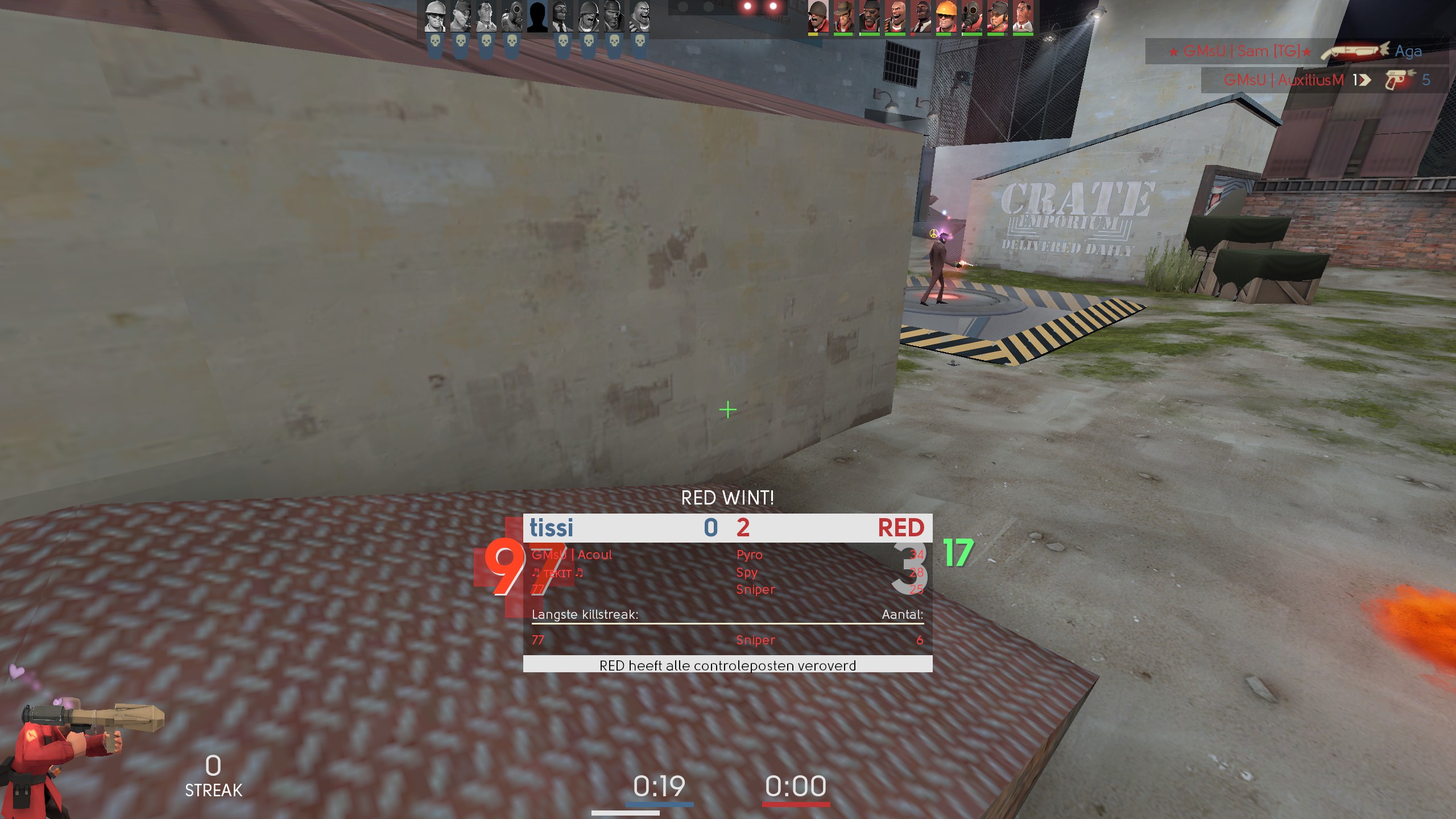Select the RED Sniper portrait with fedora
Image resolution: width=1456 pixels, height=819 pixels.
[843, 17]
